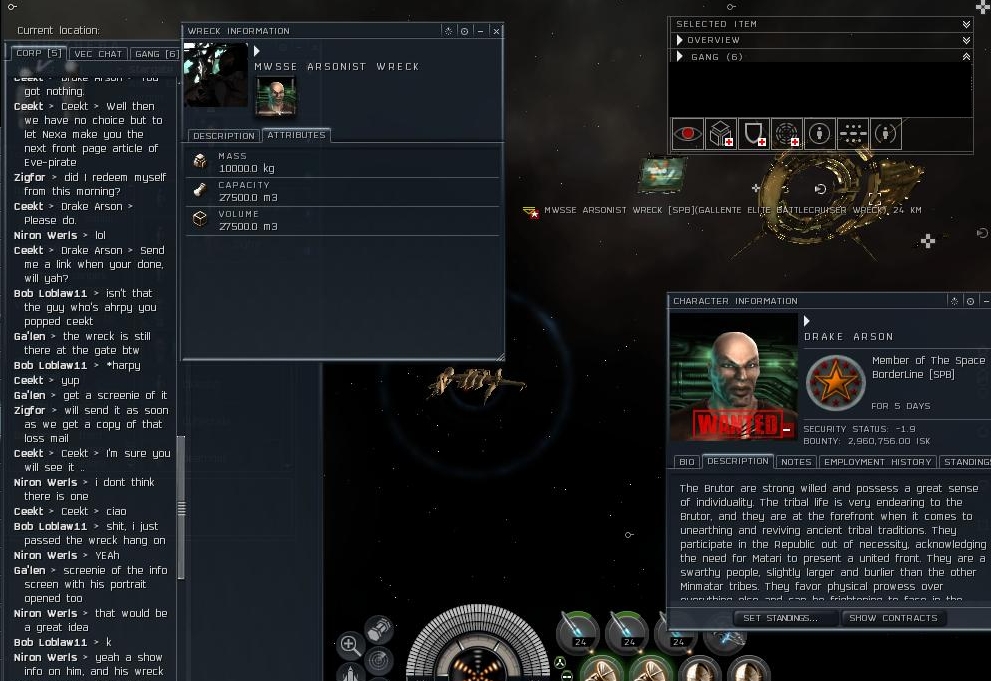This screenshot has width=991, height=681.
Task: Collapse the Gang panel
Action: click(966, 57)
